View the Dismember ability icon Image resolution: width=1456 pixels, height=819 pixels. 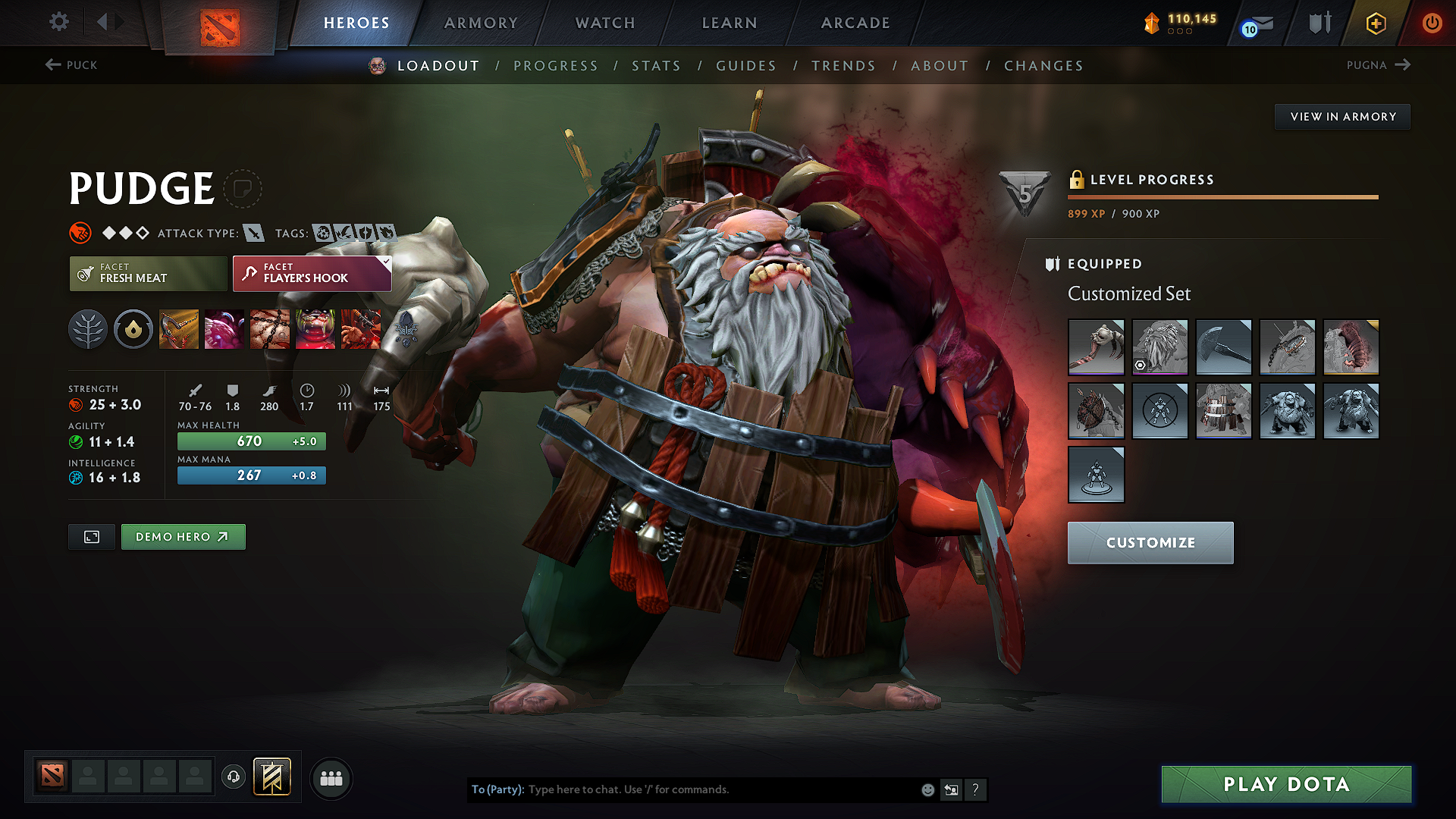coord(315,329)
